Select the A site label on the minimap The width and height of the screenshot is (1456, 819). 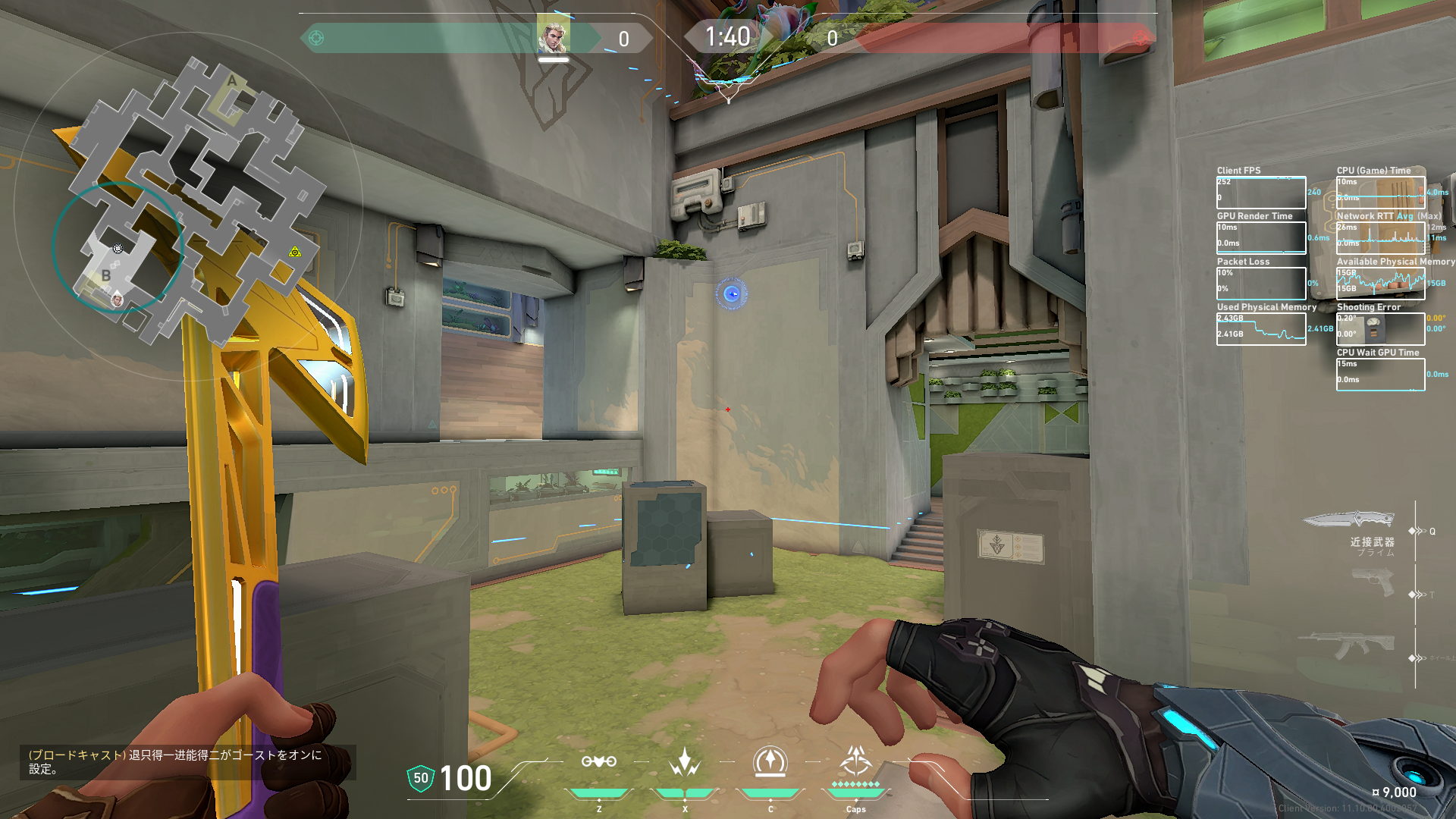tap(232, 81)
